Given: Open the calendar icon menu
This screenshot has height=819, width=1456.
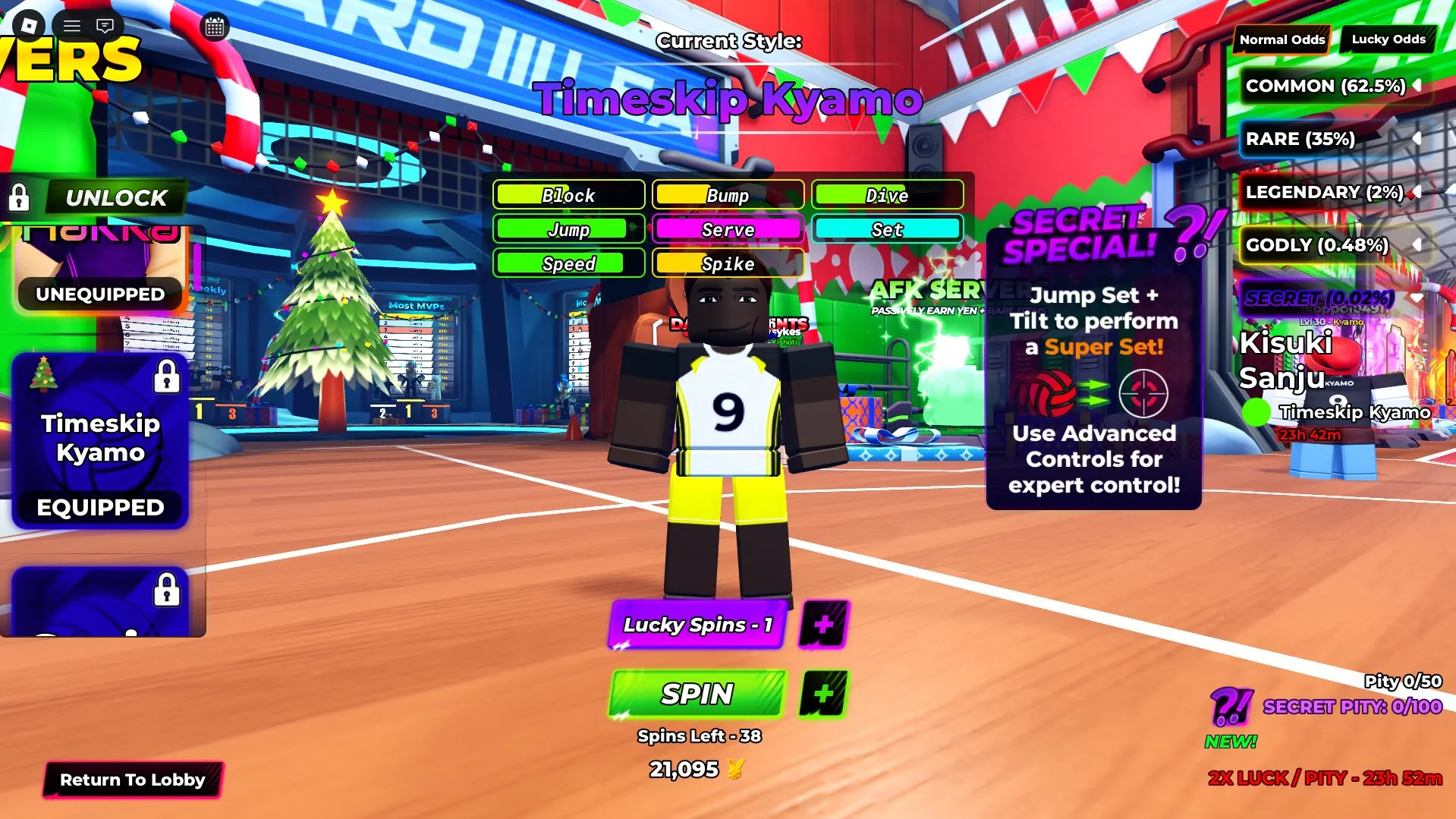Looking at the screenshot, I should pos(215,27).
